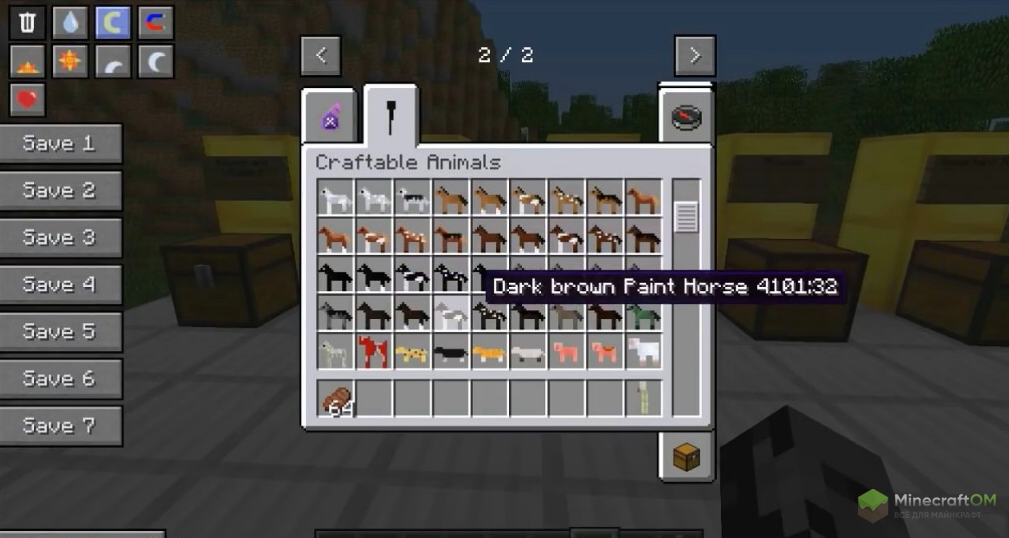Open the chest survival inventory tab
The width and height of the screenshot is (1009, 538).
point(685,457)
